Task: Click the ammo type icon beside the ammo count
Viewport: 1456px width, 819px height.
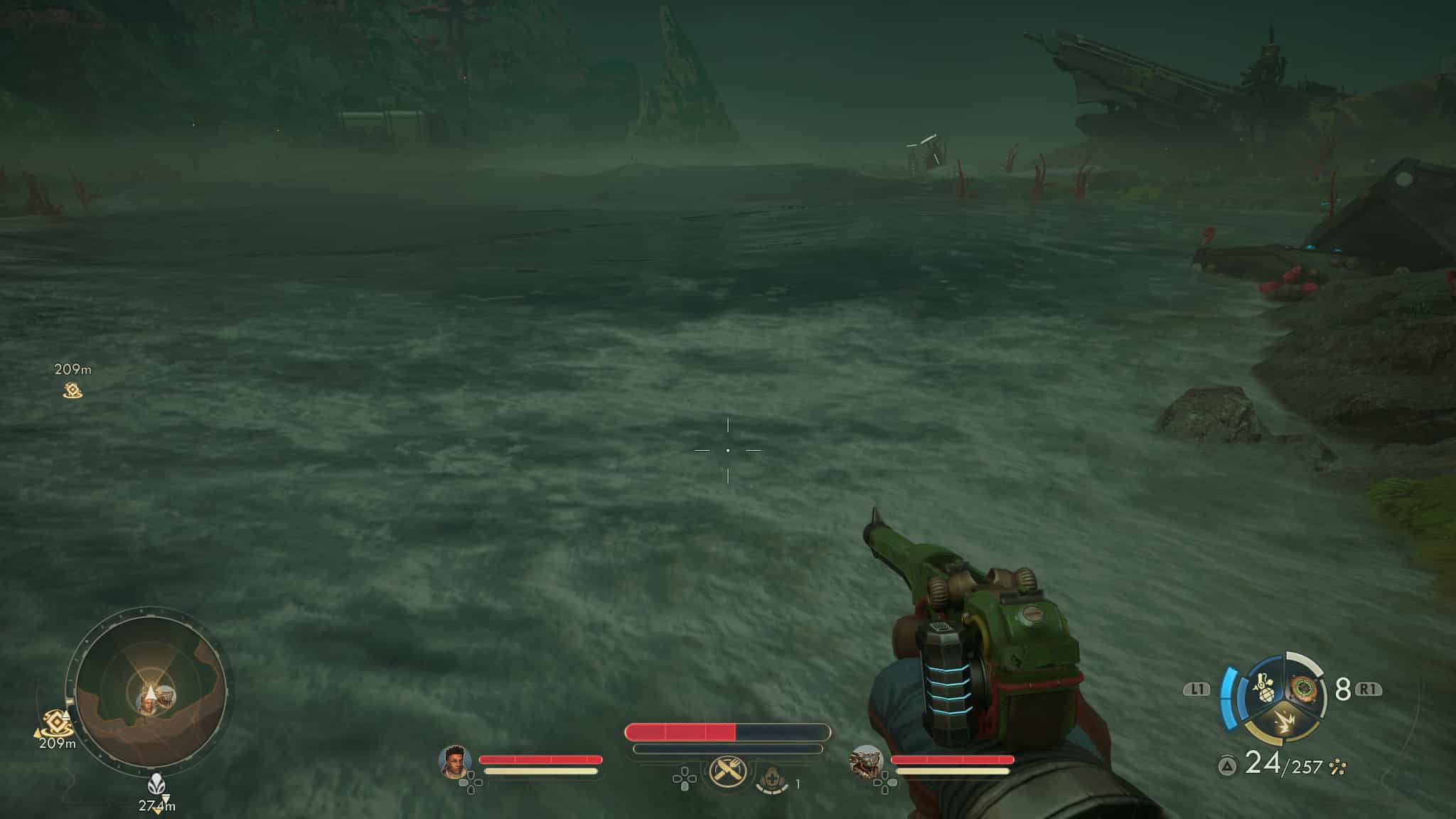Action: click(1338, 766)
